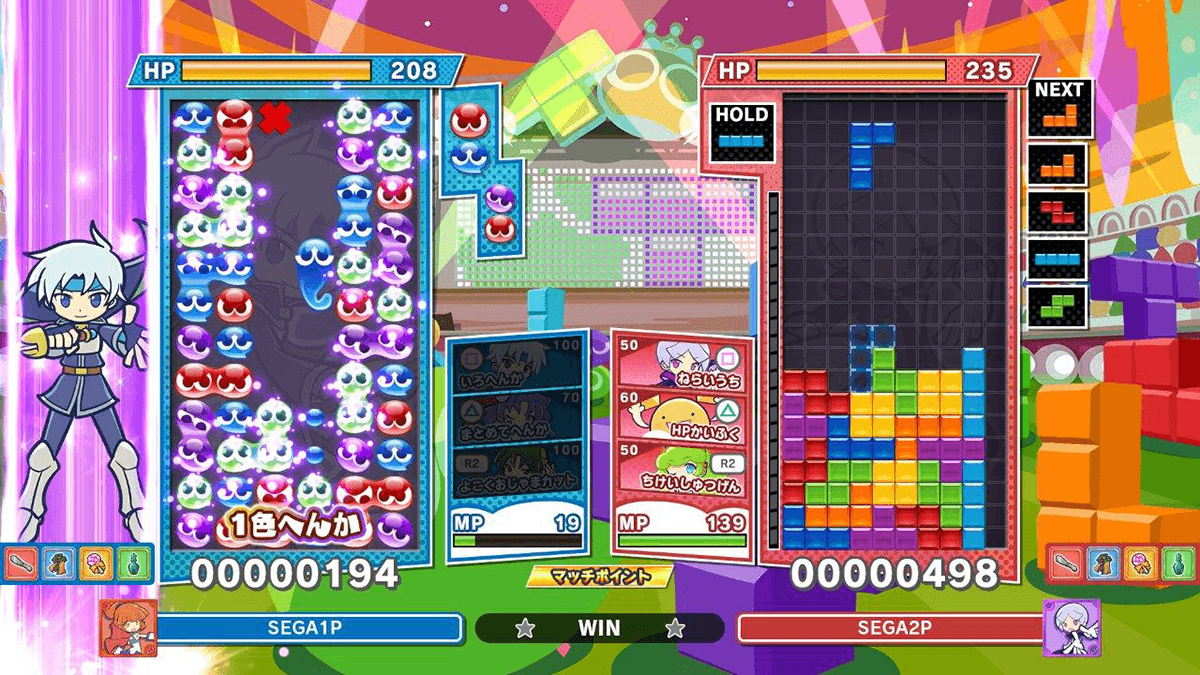The width and height of the screenshot is (1200, 675).
Task: Select the knife item in the red tray
Action: (x=1064, y=563)
